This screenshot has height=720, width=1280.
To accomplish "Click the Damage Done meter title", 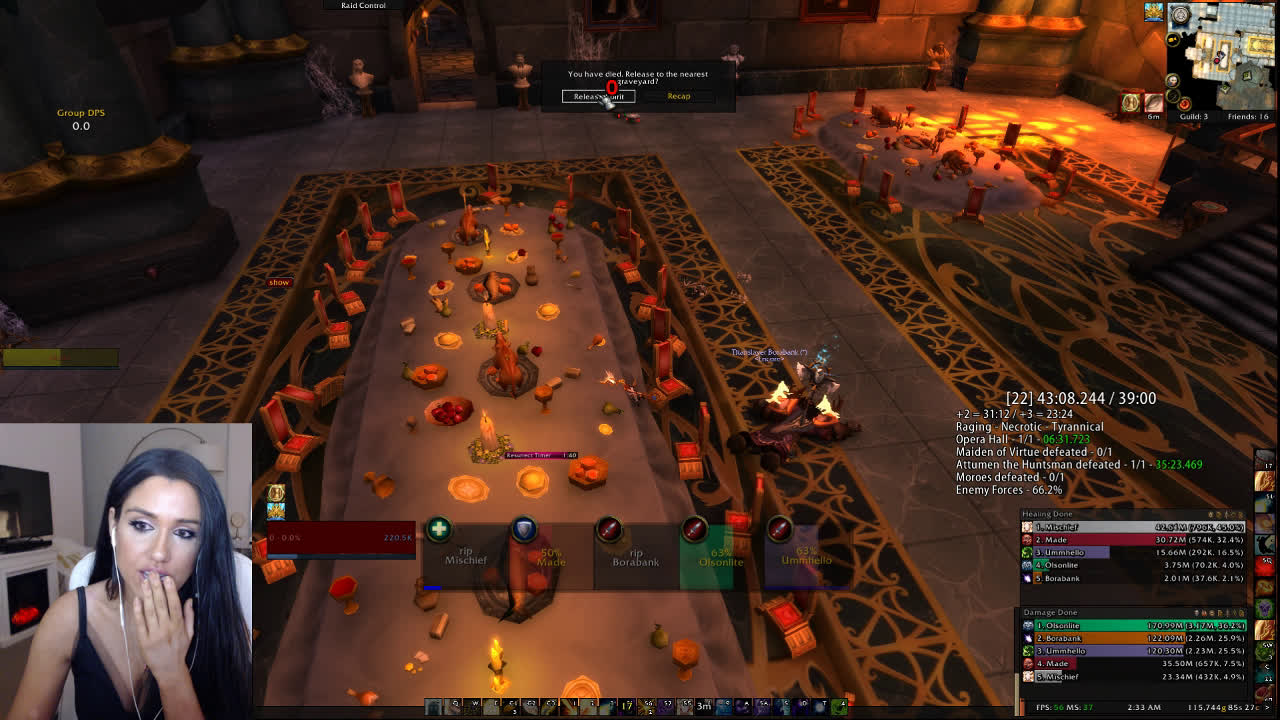I will pos(1050,612).
